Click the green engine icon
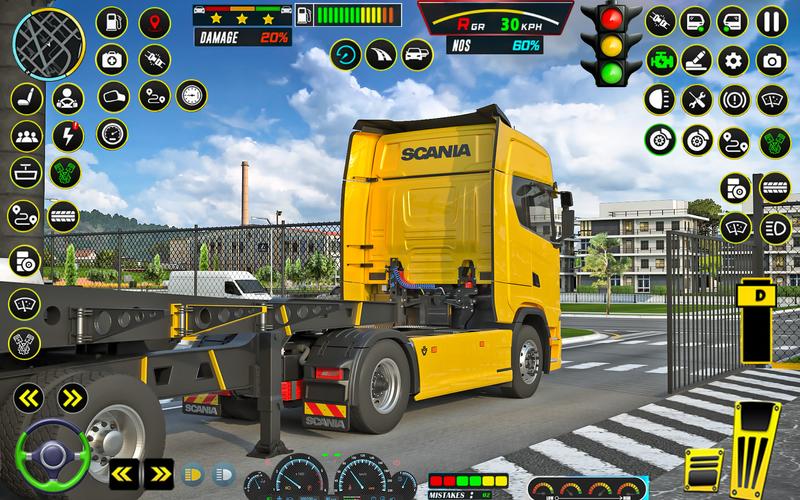Image resolution: width=800 pixels, height=500 pixels. coord(659,59)
